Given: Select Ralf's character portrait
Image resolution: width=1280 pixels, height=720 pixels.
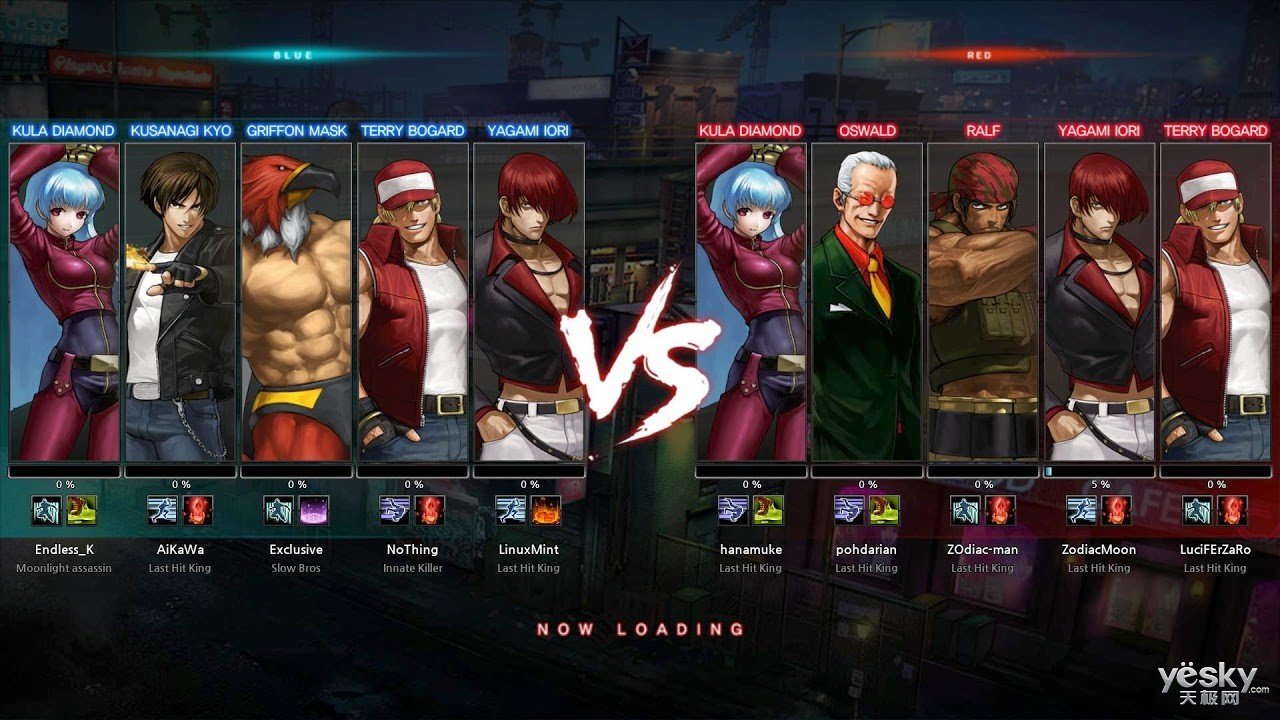Looking at the screenshot, I should [983, 302].
